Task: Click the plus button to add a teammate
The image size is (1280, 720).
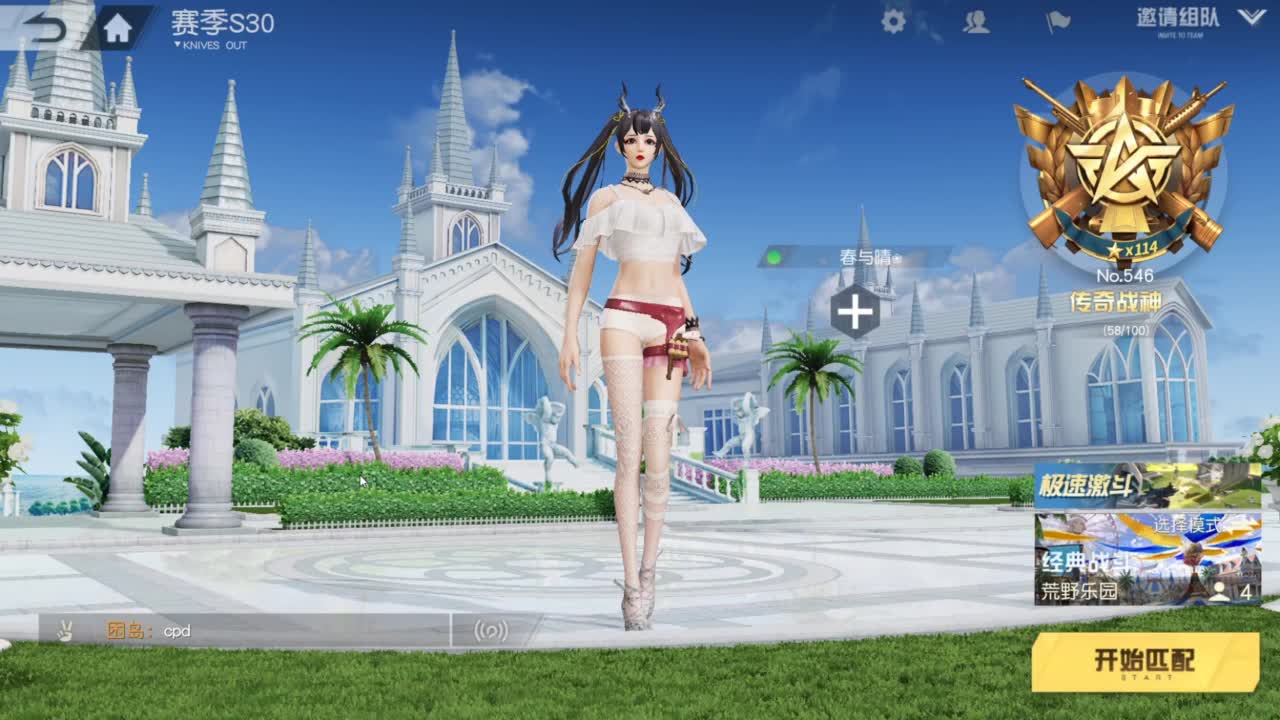Action: [855, 311]
